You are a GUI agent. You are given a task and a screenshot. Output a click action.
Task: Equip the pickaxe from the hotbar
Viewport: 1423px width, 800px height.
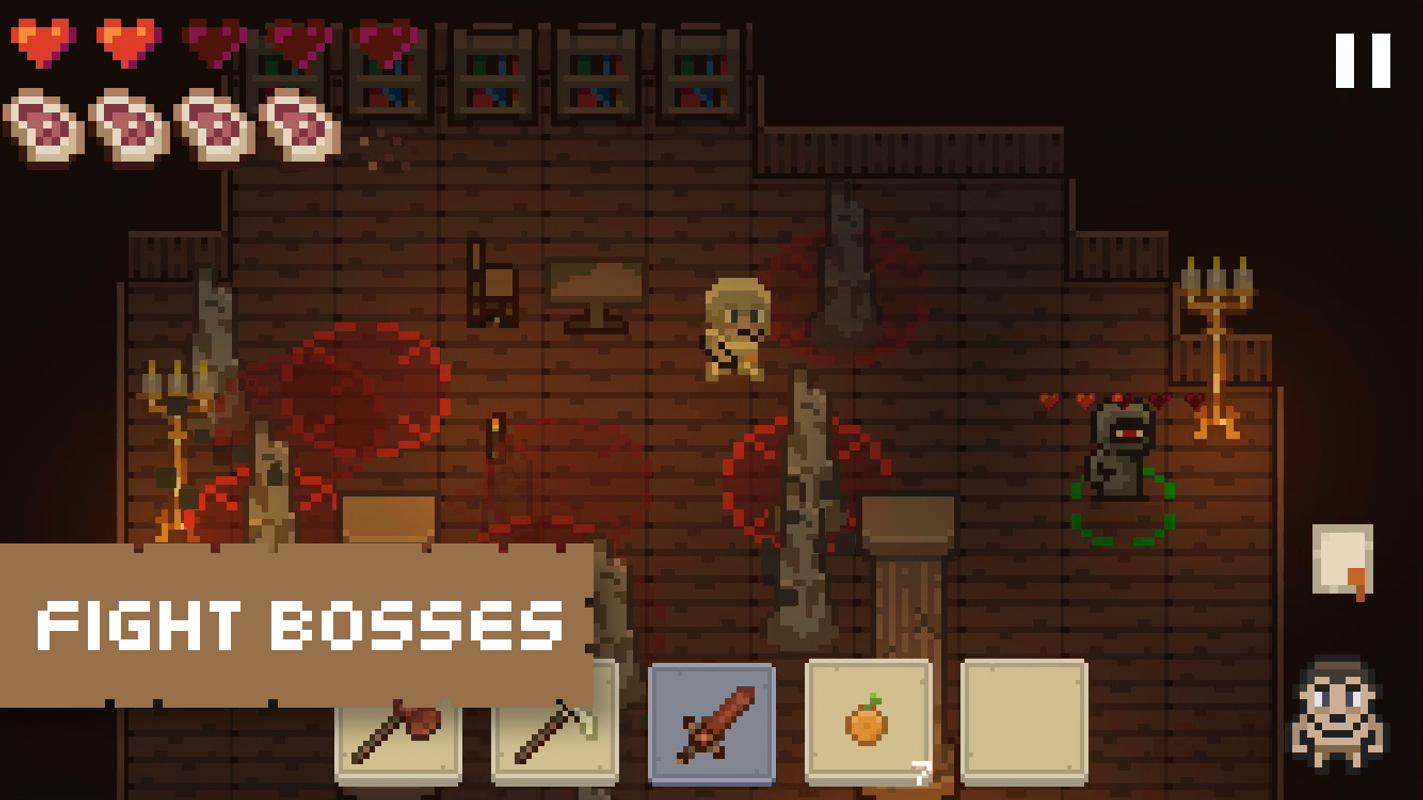click(x=554, y=742)
